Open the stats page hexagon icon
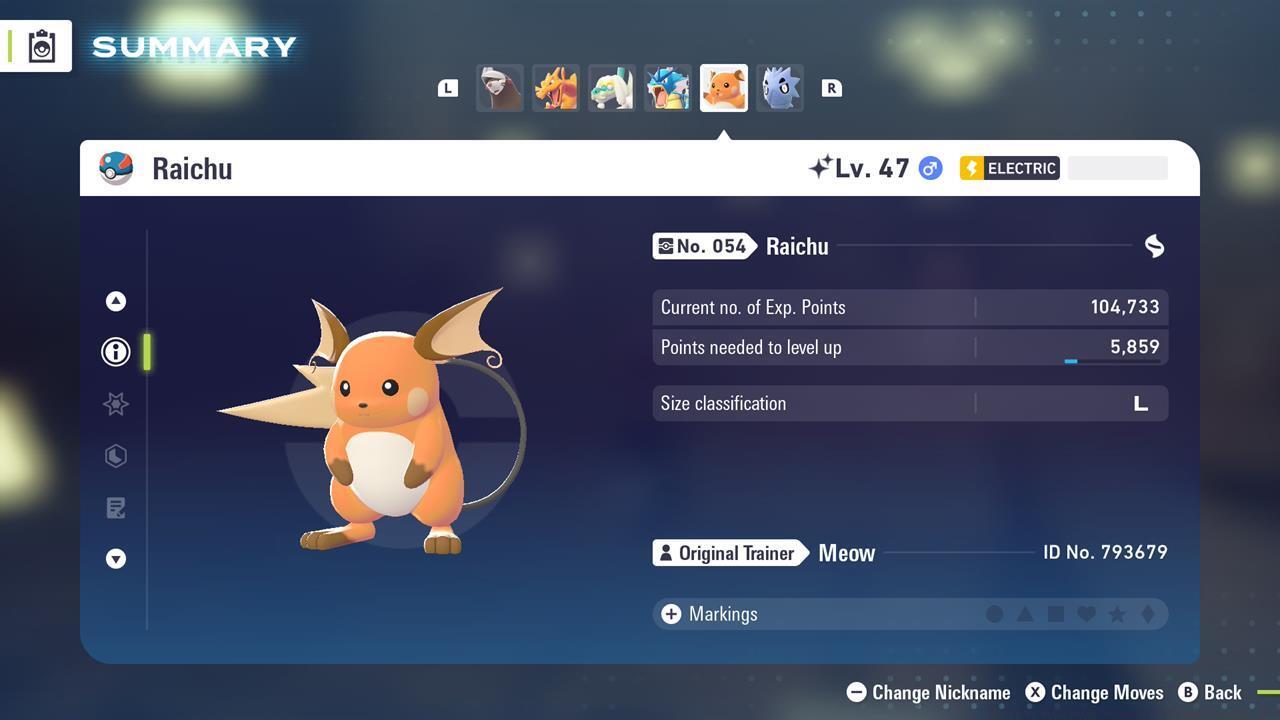Image resolution: width=1280 pixels, height=720 pixels. pos(115,456)
